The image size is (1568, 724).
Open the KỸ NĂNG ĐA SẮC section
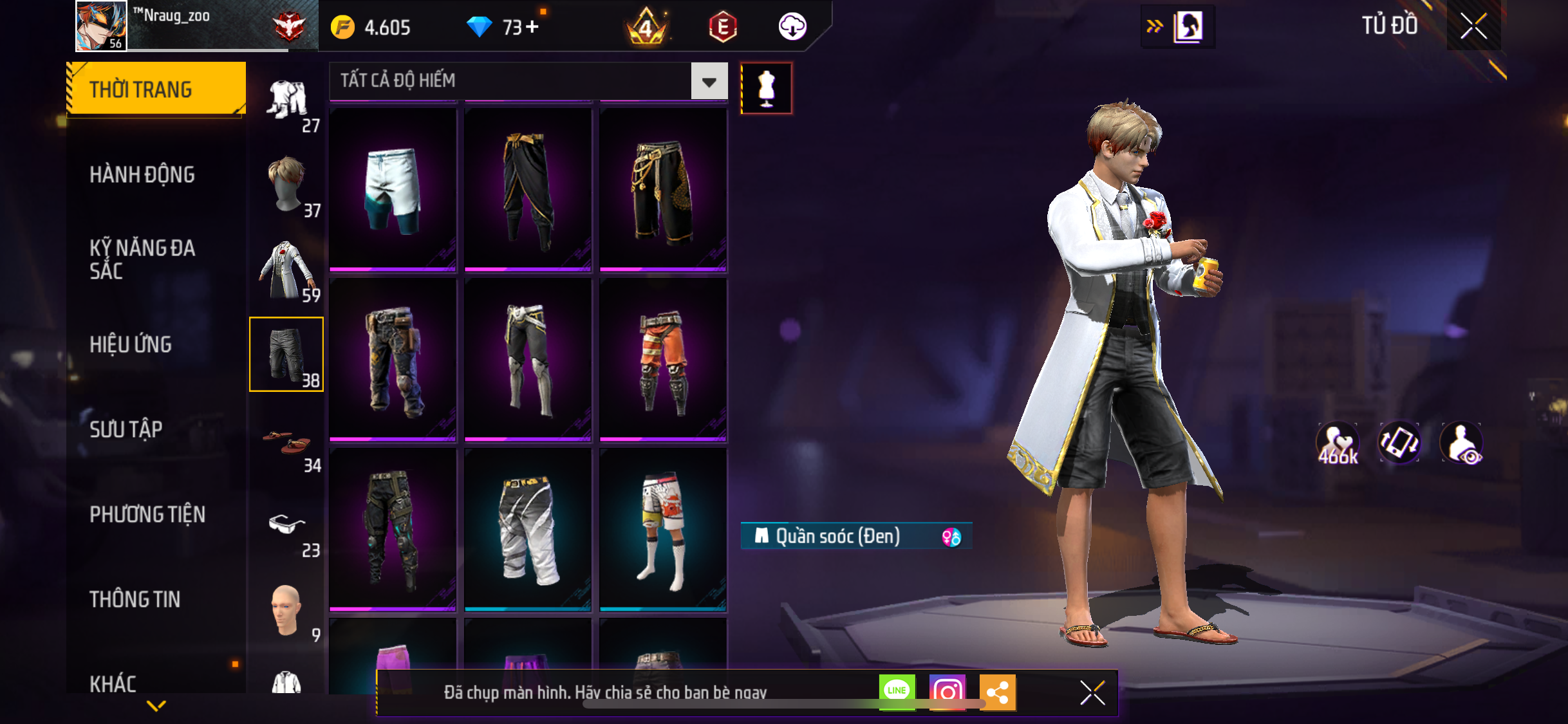pos(142,259)
